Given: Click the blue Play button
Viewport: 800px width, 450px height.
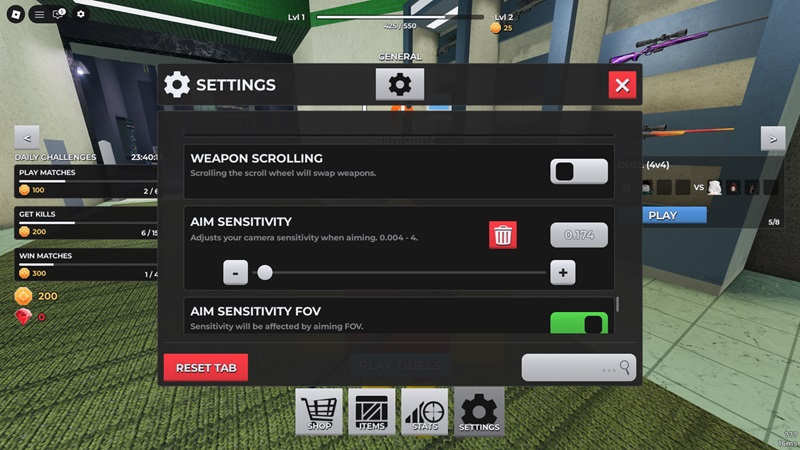Looking at the screenshot, I should click(662, 215).
